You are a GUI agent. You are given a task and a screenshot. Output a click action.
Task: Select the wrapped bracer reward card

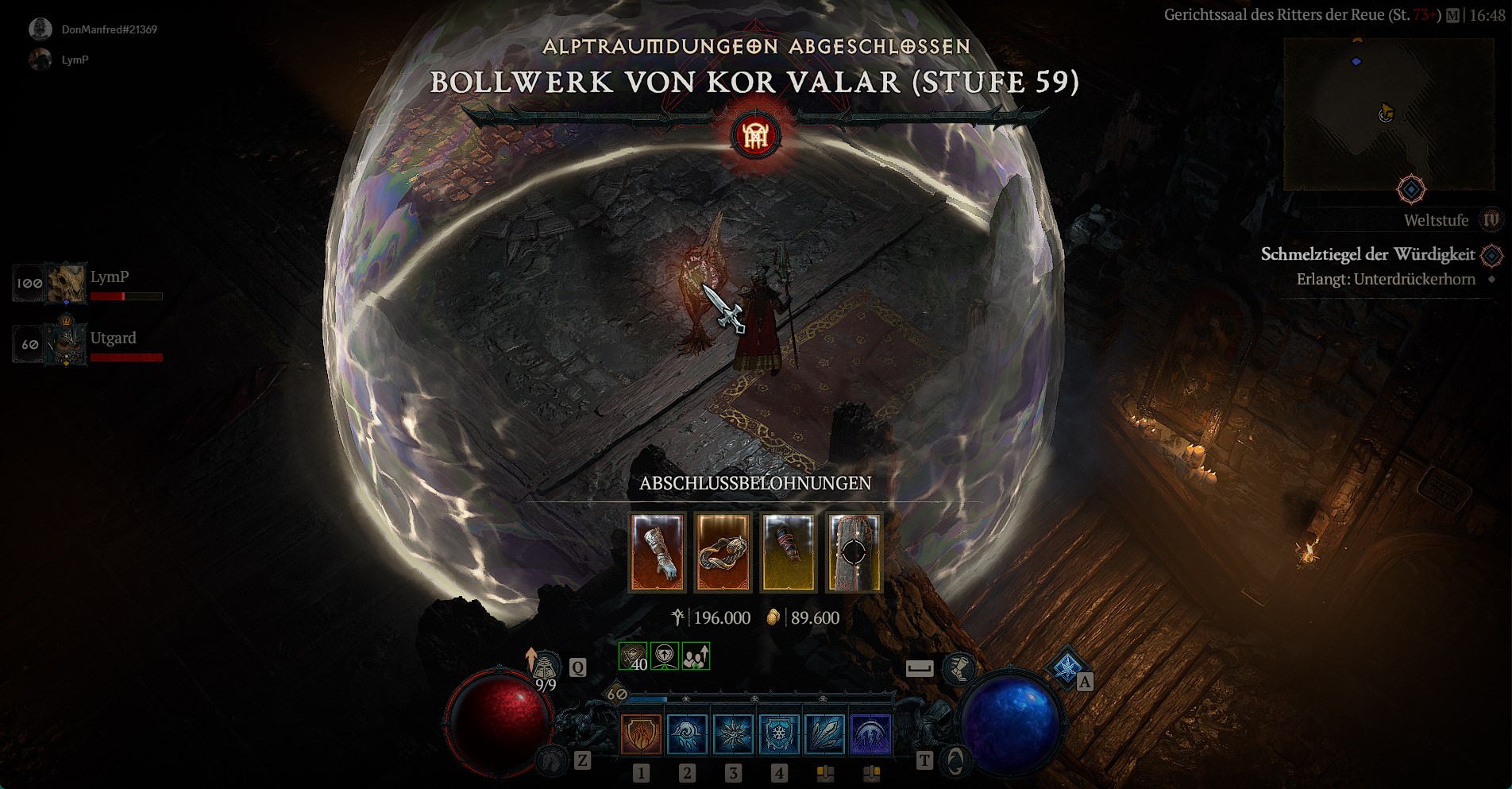tap(788, 552)
